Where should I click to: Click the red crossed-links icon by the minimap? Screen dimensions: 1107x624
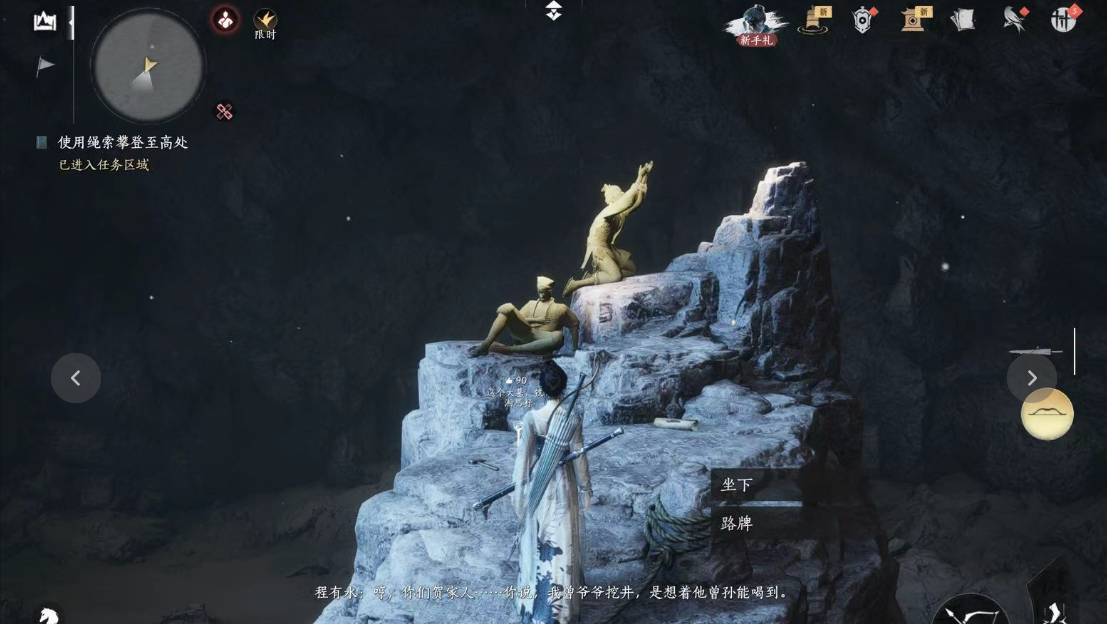pyautogui.click(x=224, y=112)
